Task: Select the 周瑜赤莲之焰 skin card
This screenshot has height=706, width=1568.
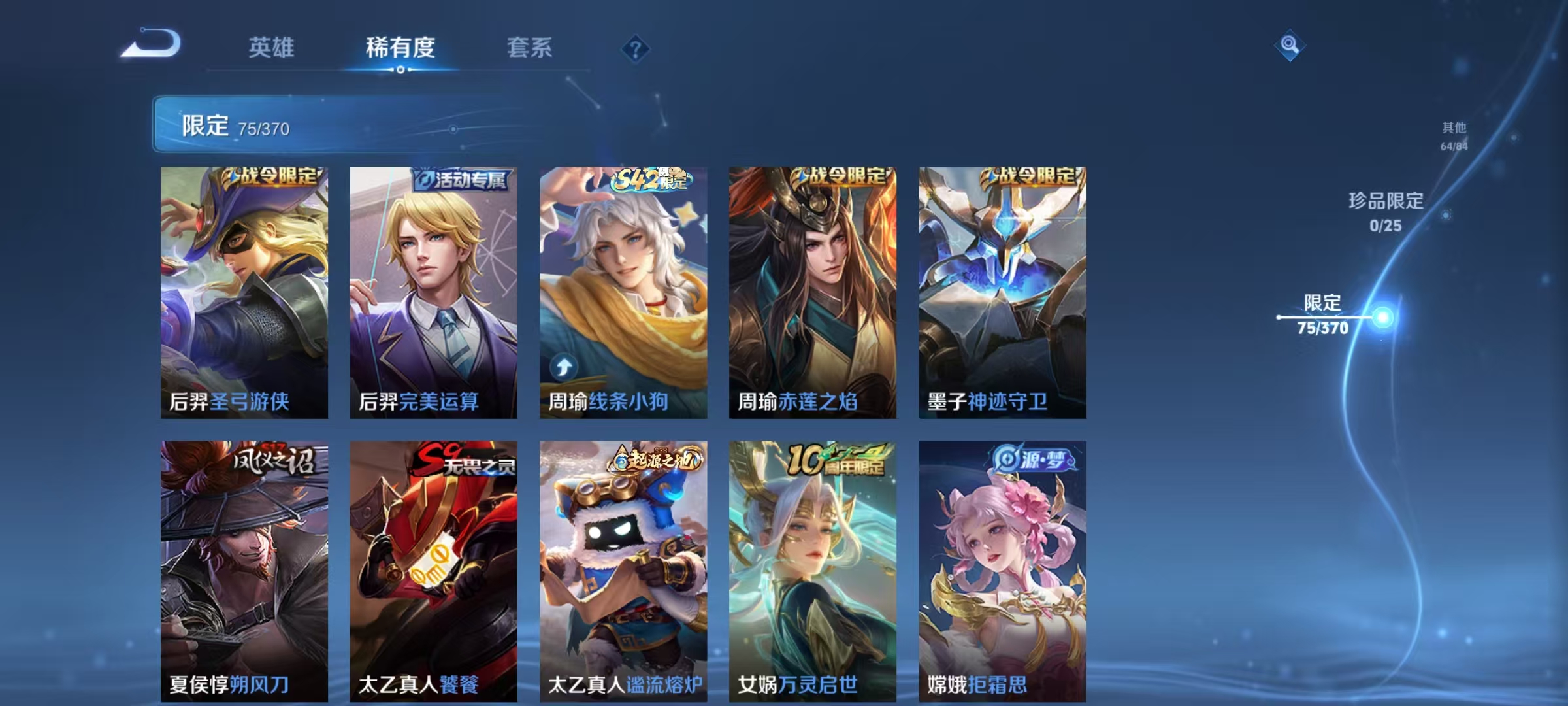Action: pyautogui.click(x=812, y=294)
